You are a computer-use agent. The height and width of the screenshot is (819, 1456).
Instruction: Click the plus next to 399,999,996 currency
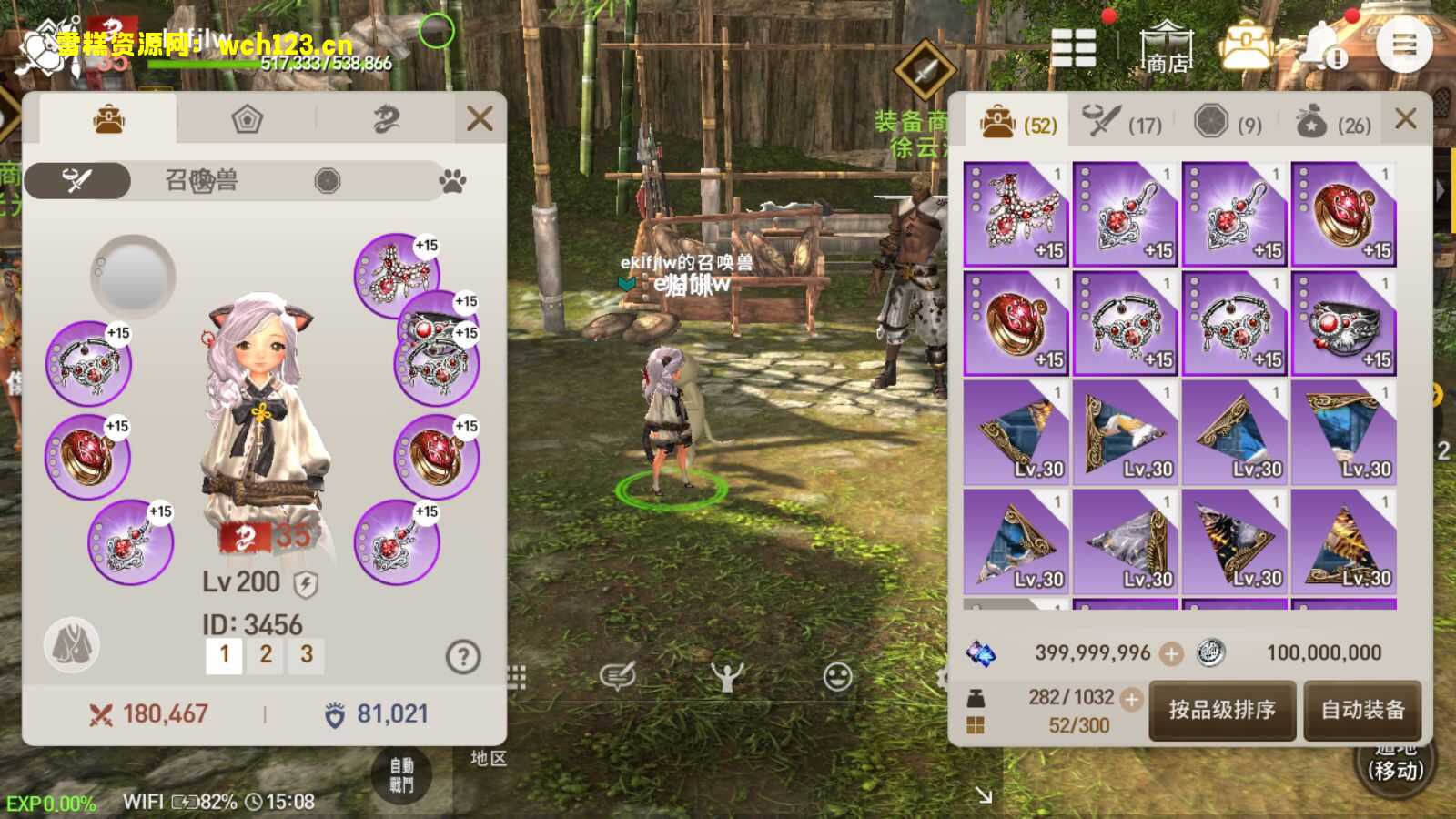tap(1171, 652)
